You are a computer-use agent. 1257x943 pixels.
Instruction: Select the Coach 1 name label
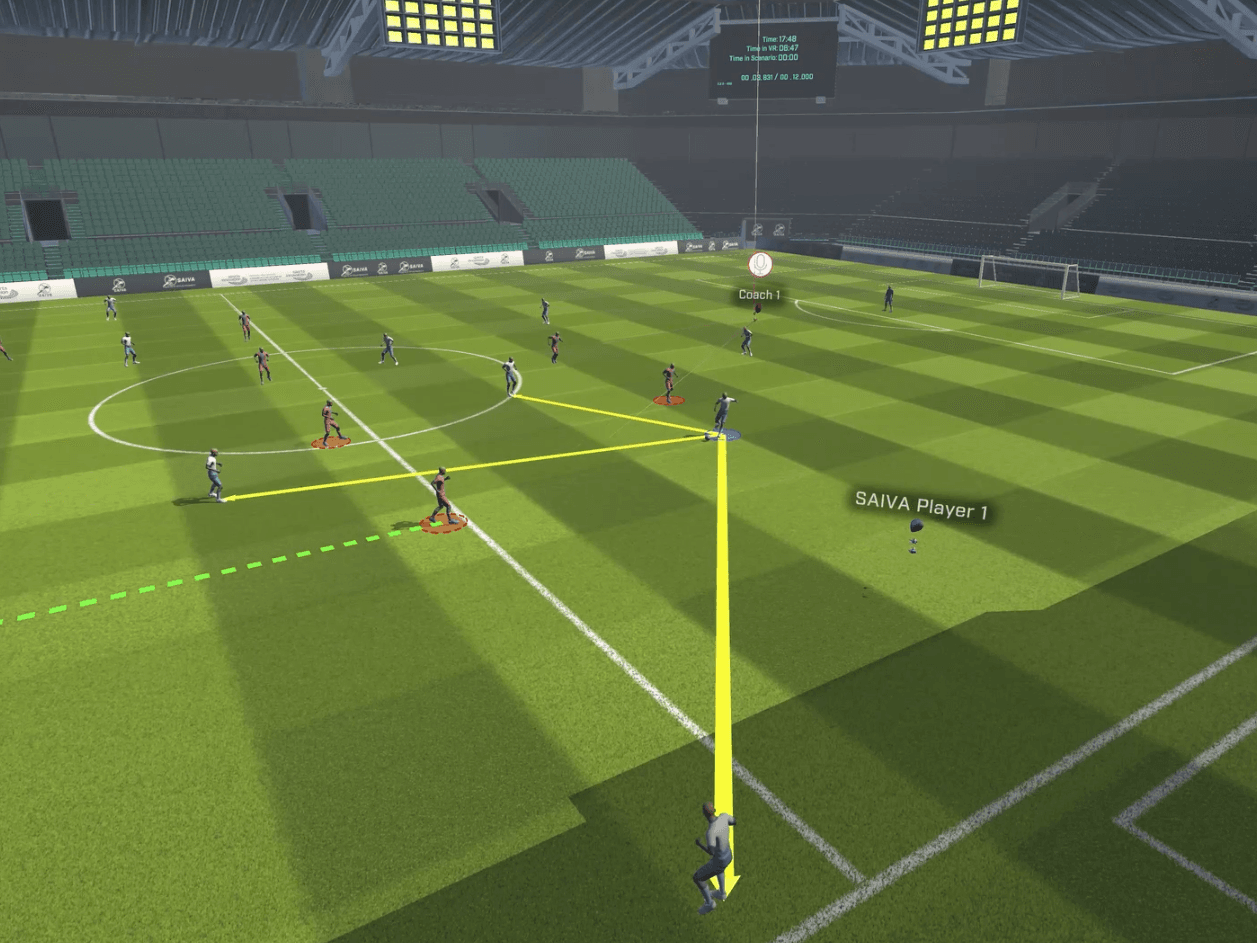pos(759,295)
